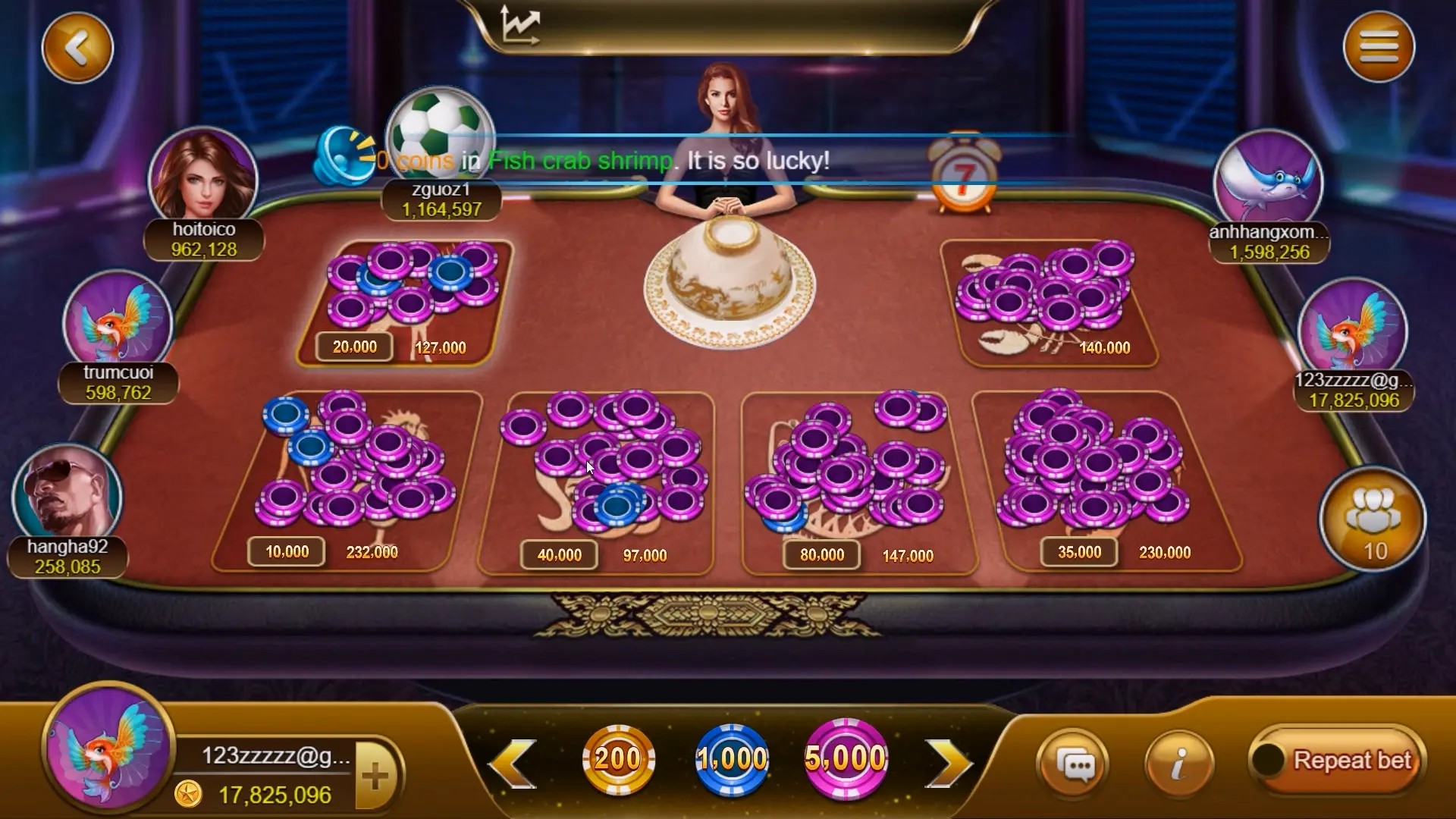Pick the pink 5,000 chip
Viewport: 1456px width, 819px height.
click(845, 758)
